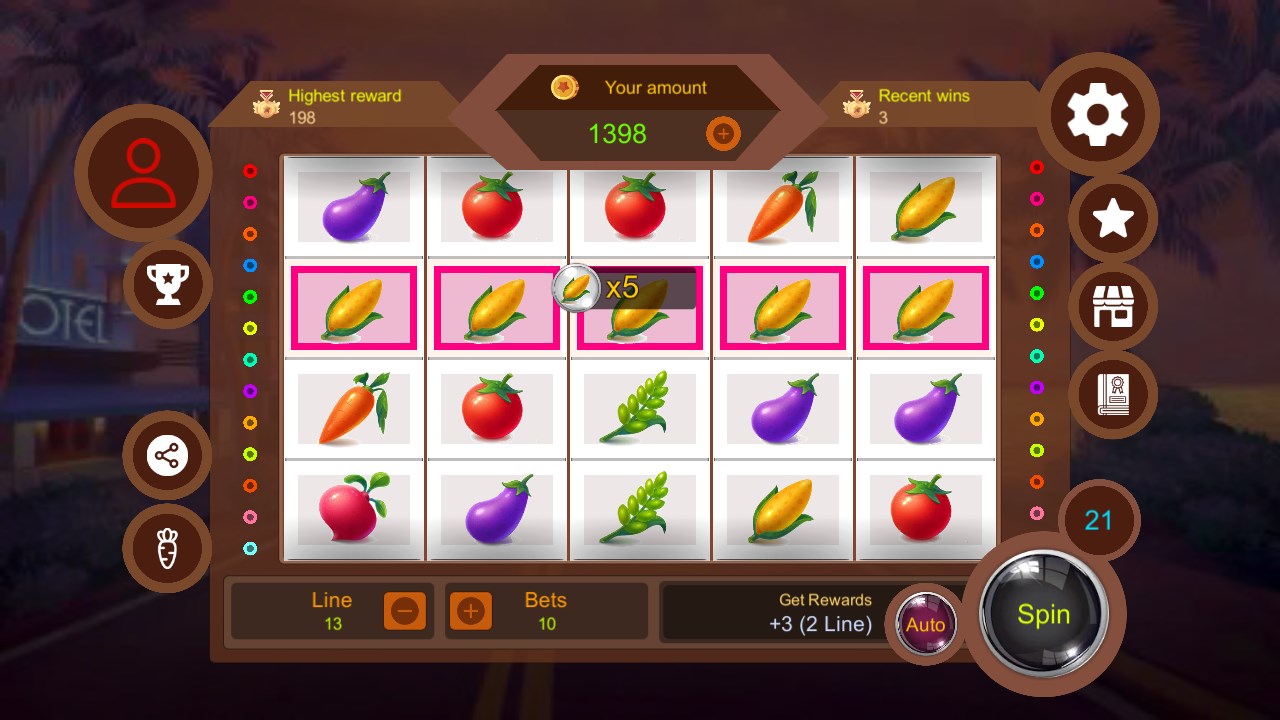Add coins with the plus button
The height and width of the screenshot is (720, 1280).
(x=723, y=133)
